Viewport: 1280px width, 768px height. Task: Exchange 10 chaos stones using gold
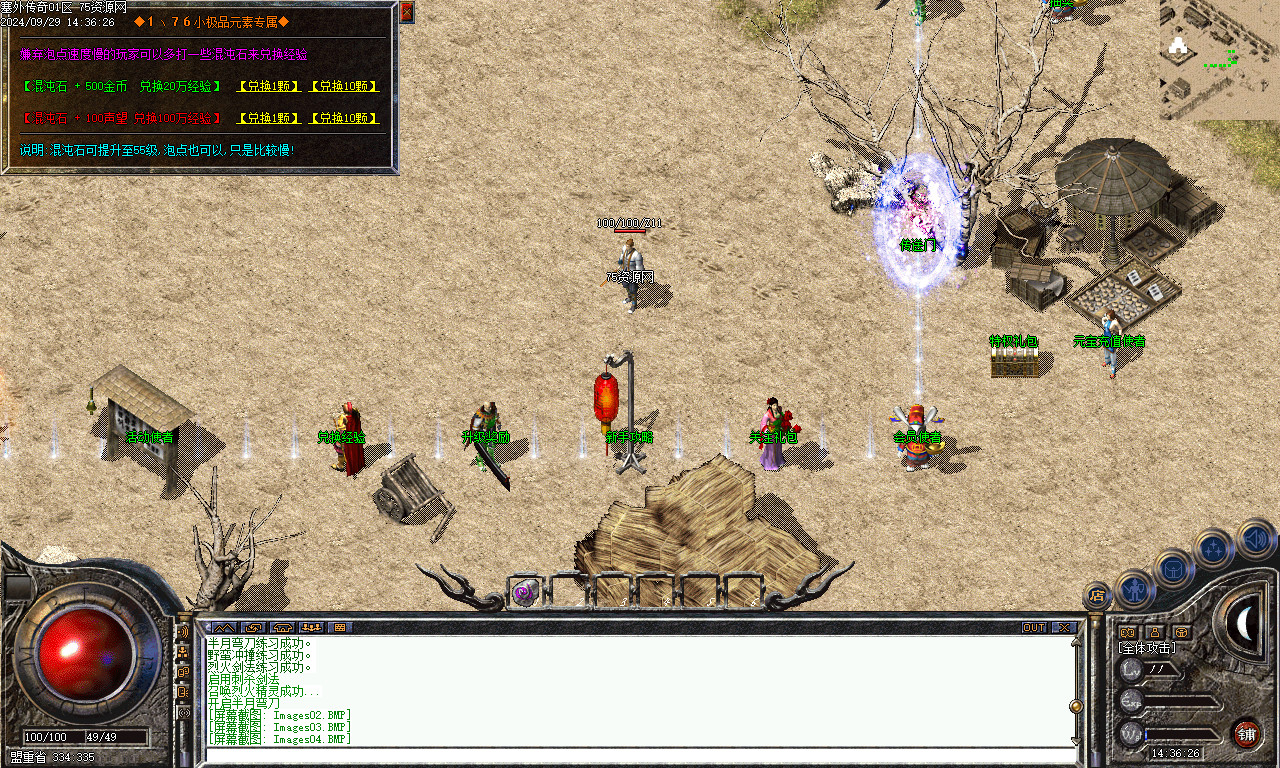[x=344, y=87]
